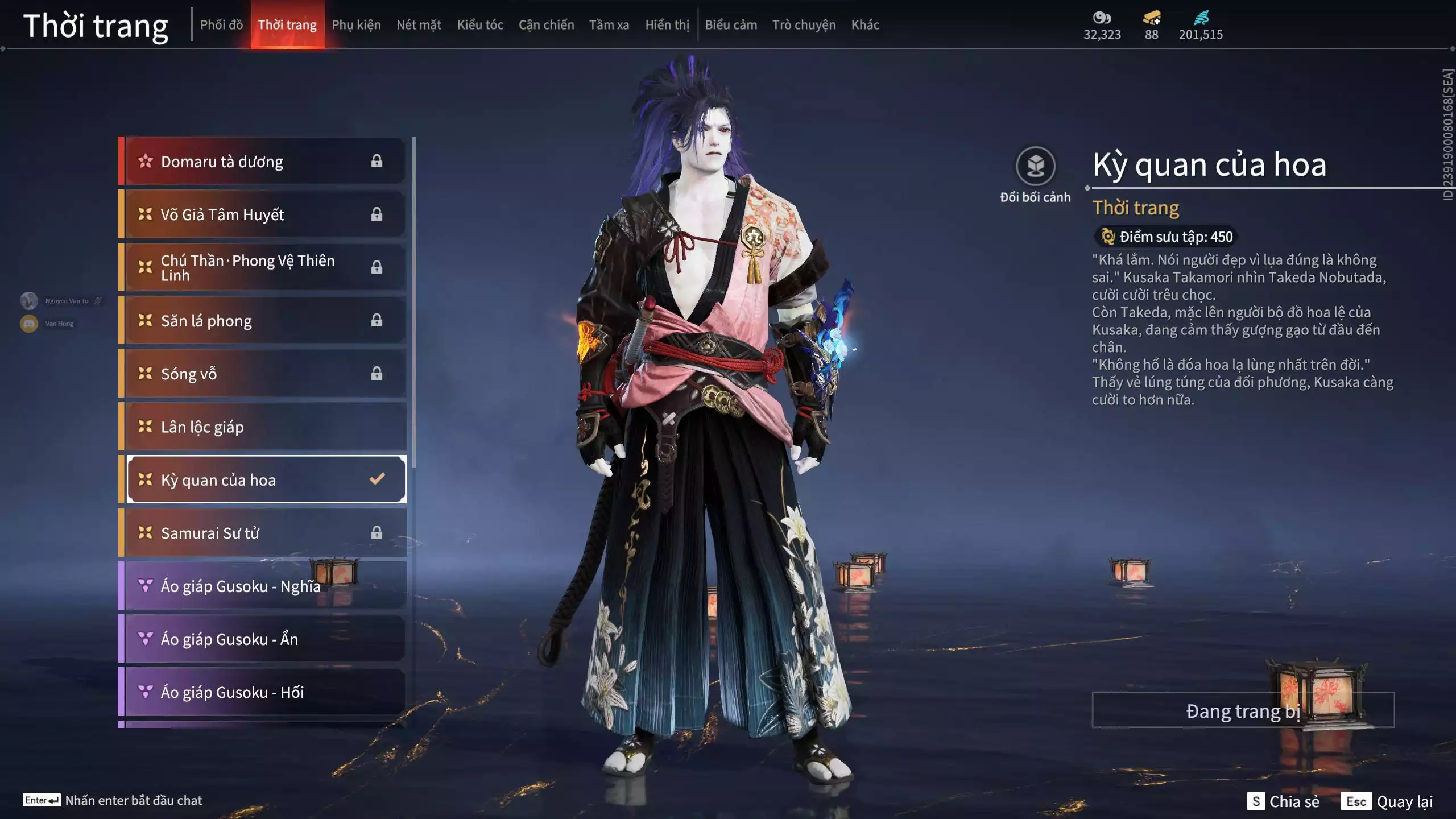Show the Tầm xa category
The image size is (1456, 819).
tap(609, 25)
